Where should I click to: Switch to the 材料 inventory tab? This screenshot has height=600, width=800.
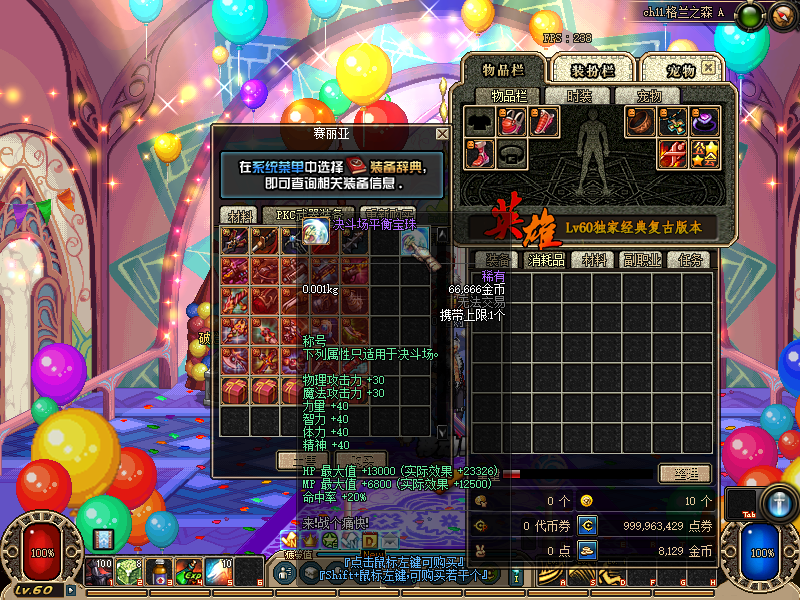coord(597,260)
